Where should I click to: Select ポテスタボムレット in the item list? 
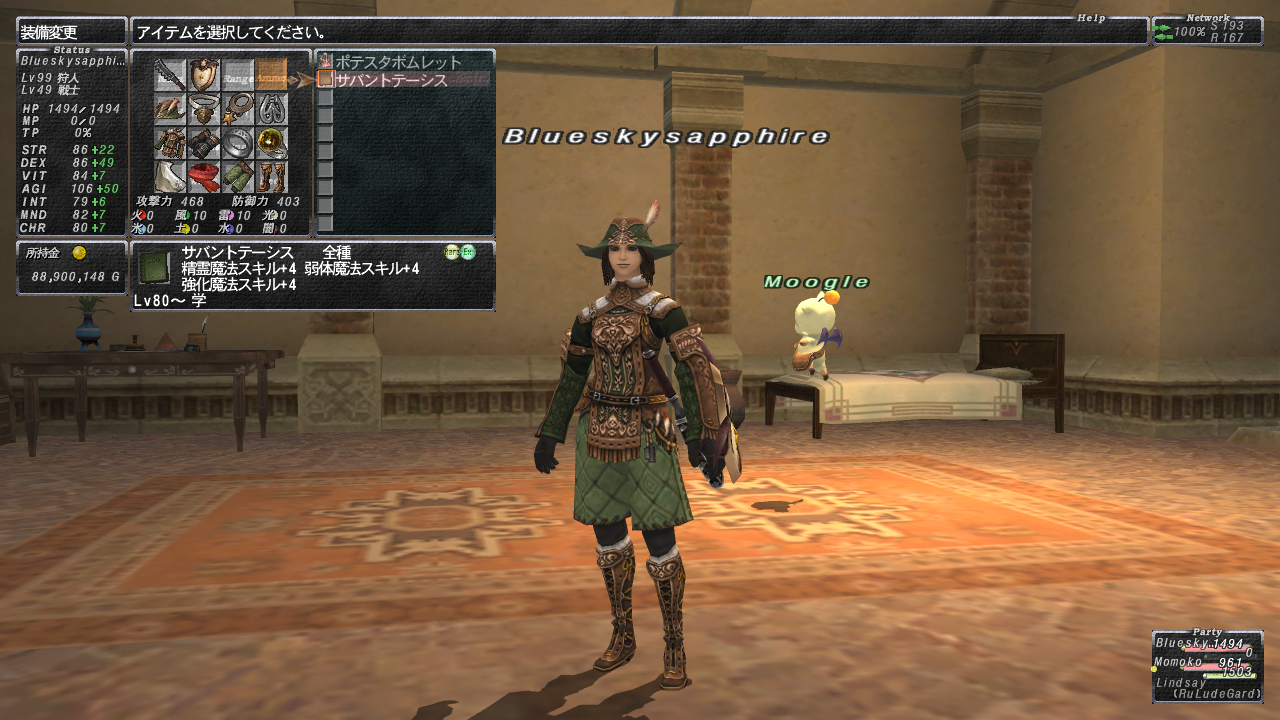click(x=398, y=62)
